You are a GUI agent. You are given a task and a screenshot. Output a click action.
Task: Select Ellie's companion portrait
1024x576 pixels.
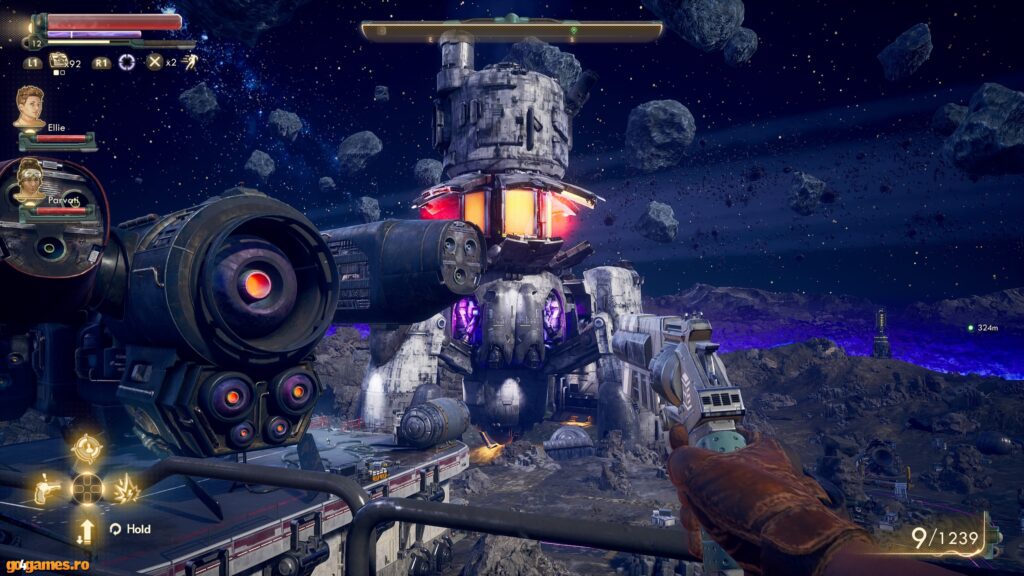pos(29,106)
